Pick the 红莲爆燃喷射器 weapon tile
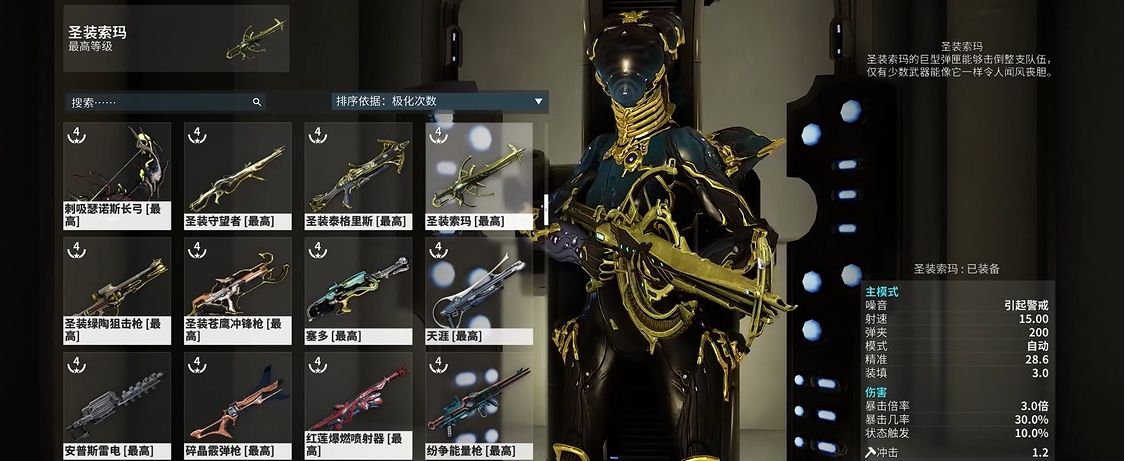Image resolution: width=1125 pixels, height=461 pixels. click(358, 402)
